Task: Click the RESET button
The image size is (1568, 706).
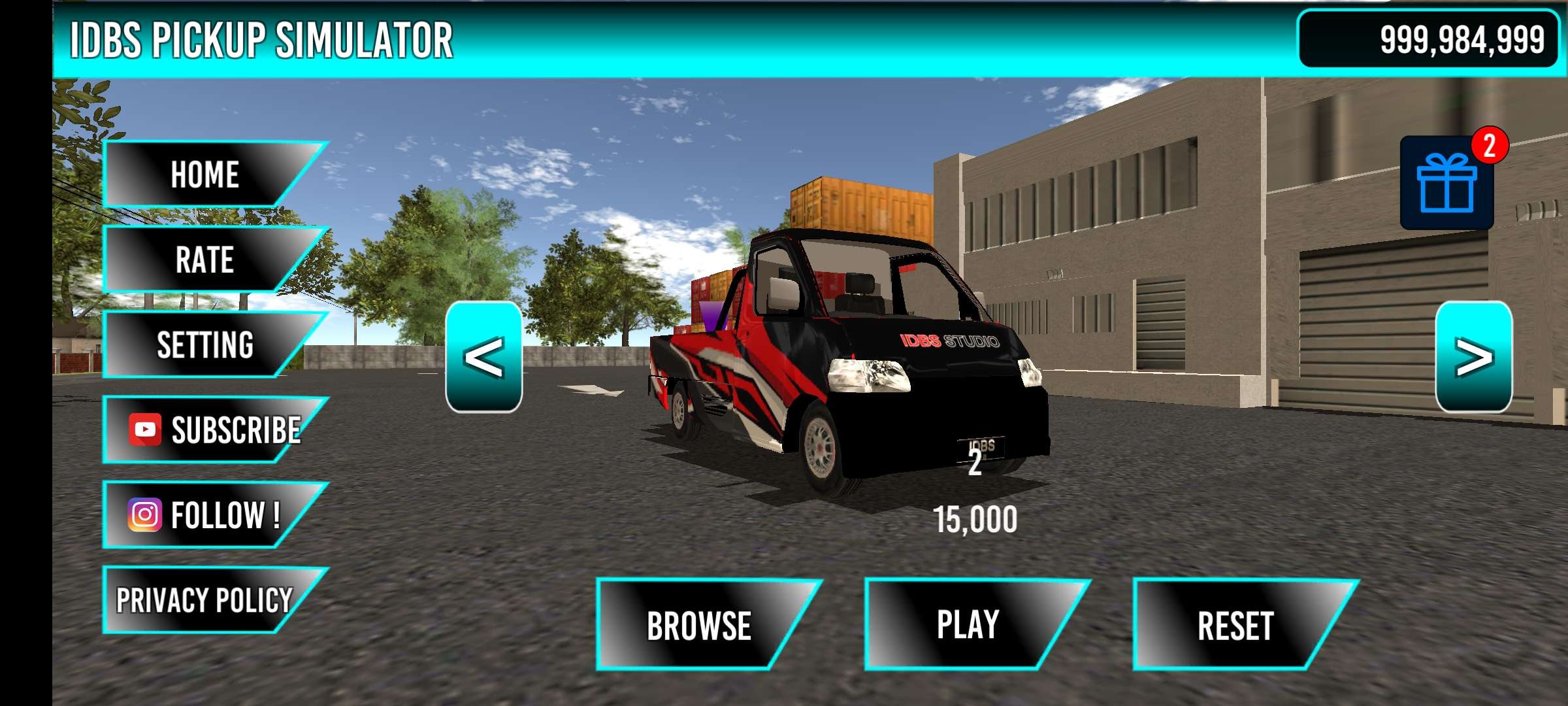Action: click(1235, 625)
